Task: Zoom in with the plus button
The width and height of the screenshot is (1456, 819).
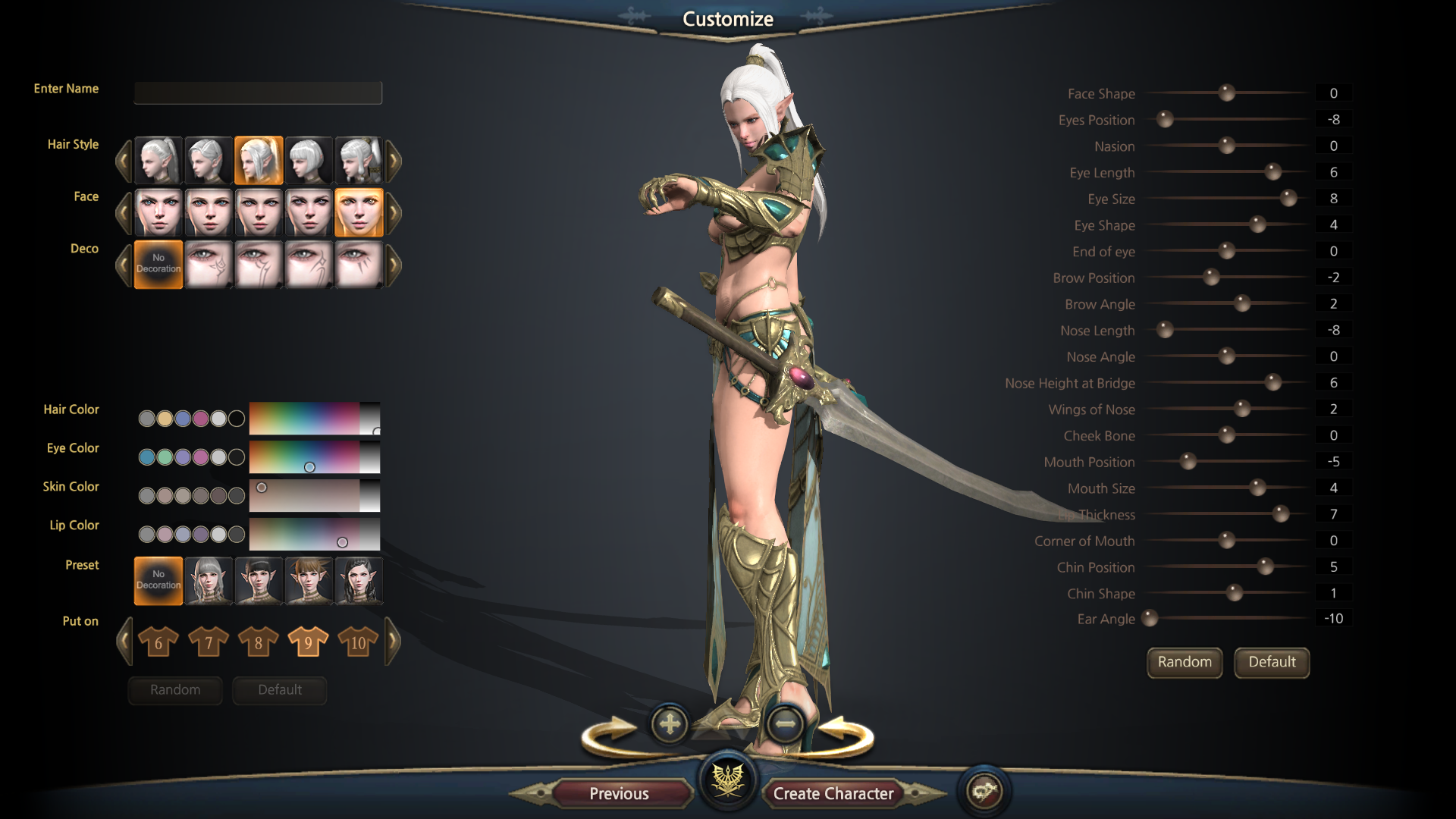Action: click(670, 724)
